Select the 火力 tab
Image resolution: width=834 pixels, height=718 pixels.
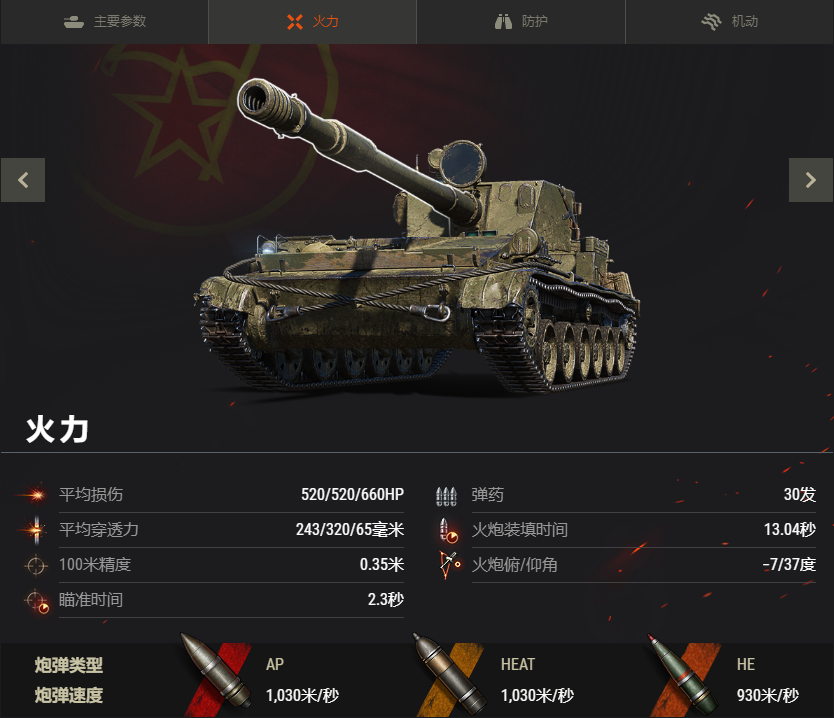click(312, 21)
